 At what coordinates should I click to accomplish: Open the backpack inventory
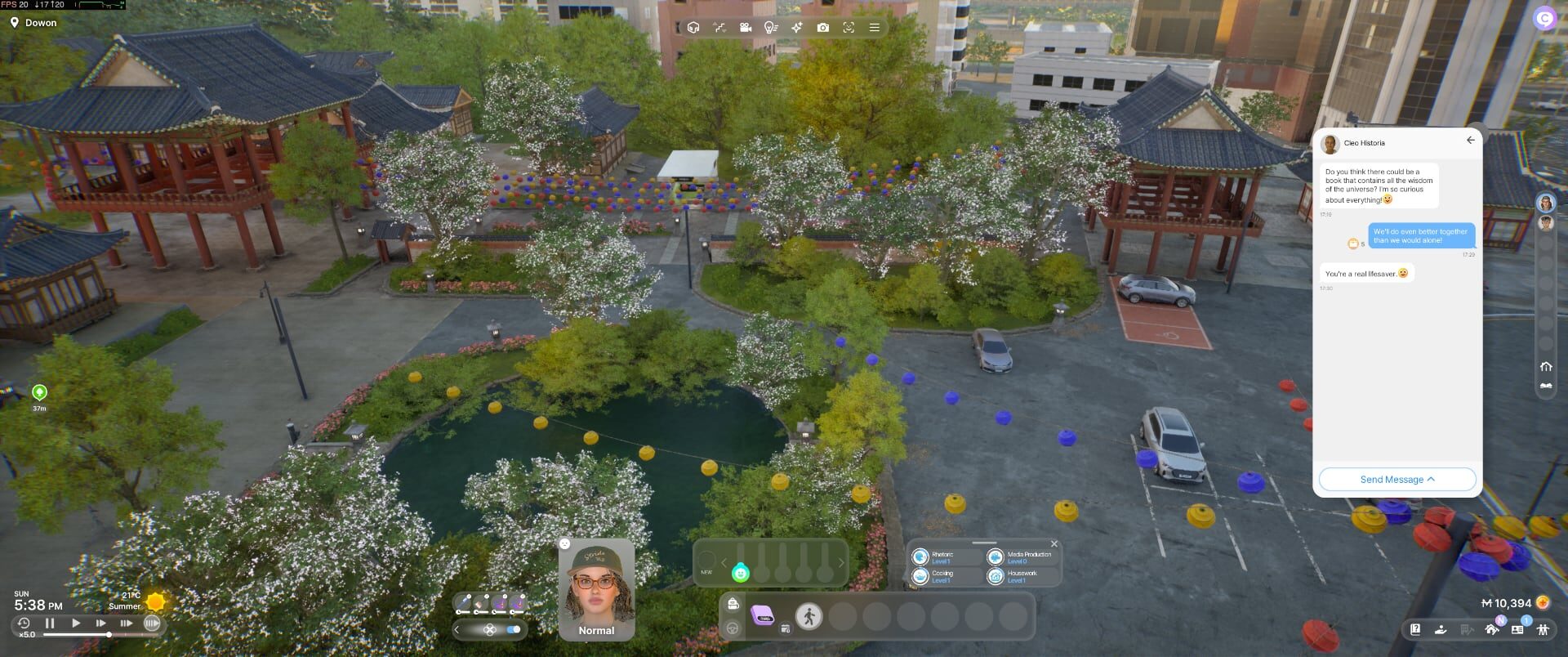point(733,604)
